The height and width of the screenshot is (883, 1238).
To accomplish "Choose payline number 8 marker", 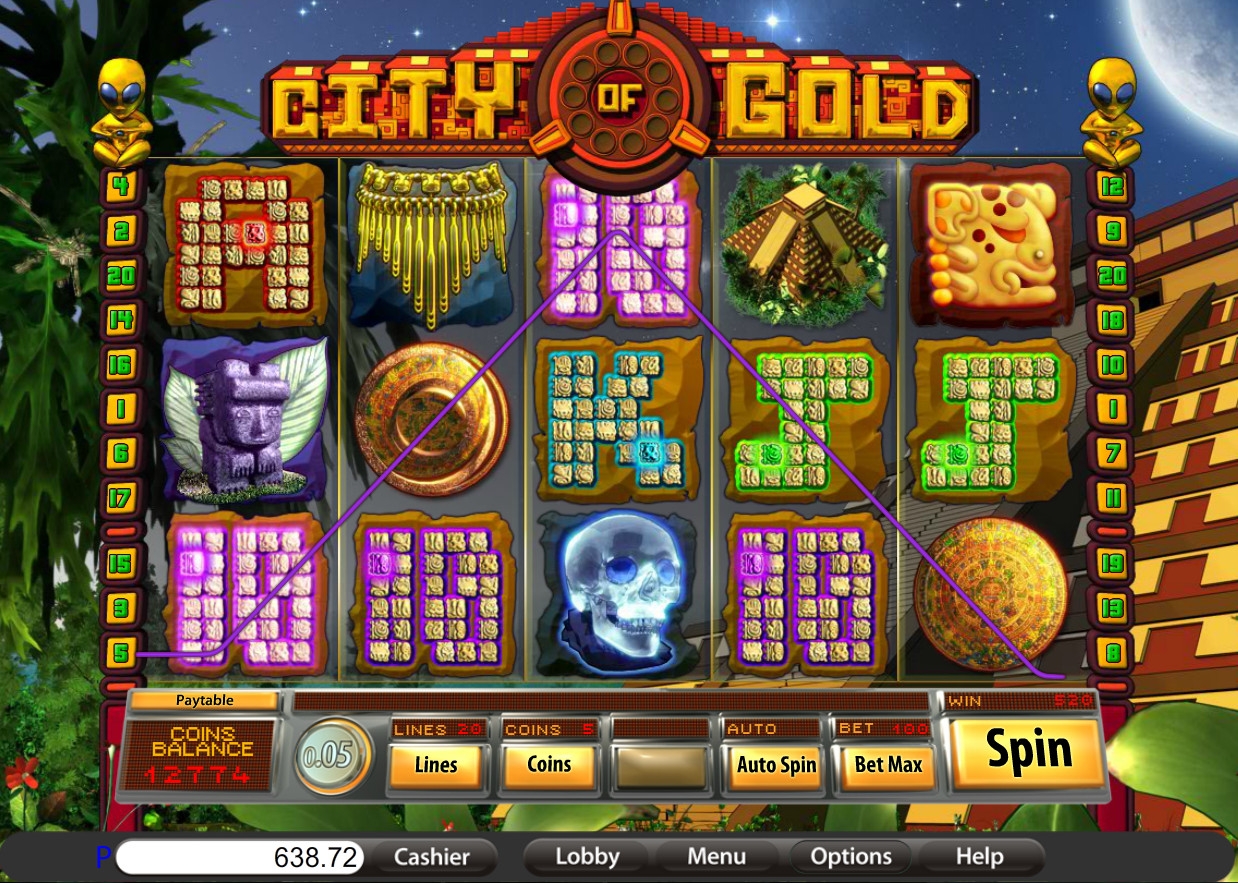I will (x=1112, y=654).
